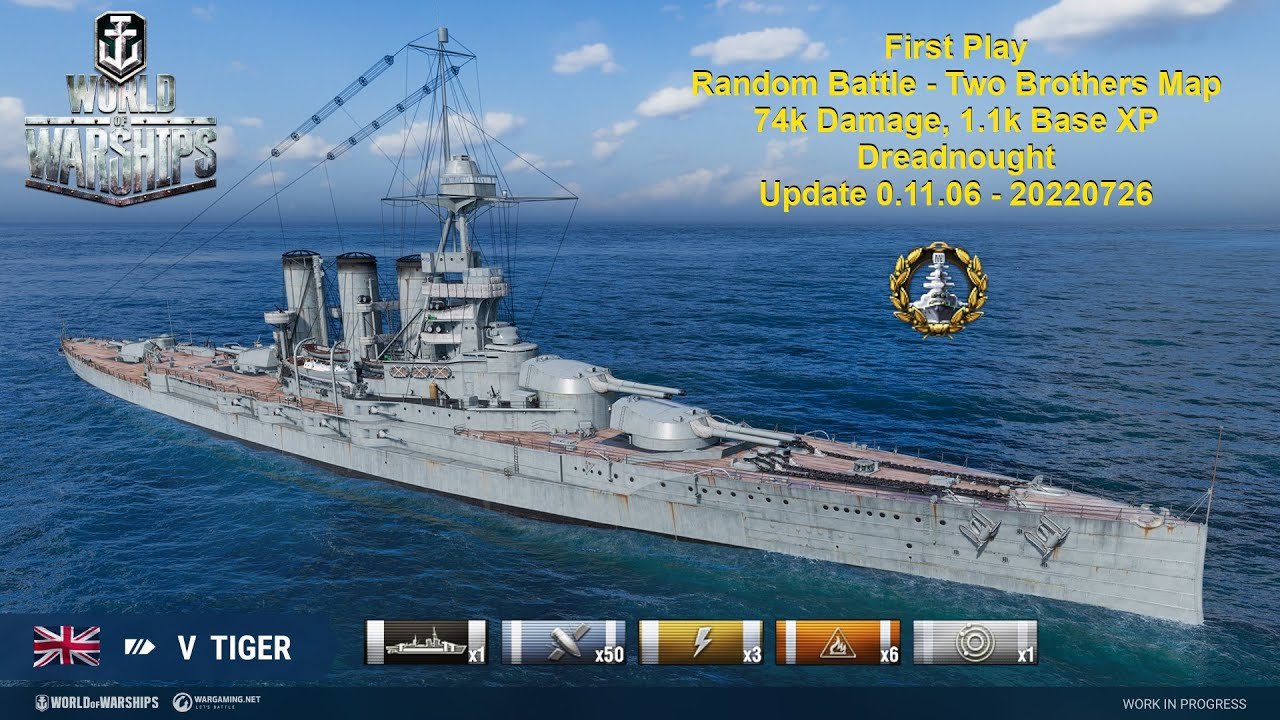Click the large World of Warships logo
This screenshot has width=1280, height=720.
120,110
